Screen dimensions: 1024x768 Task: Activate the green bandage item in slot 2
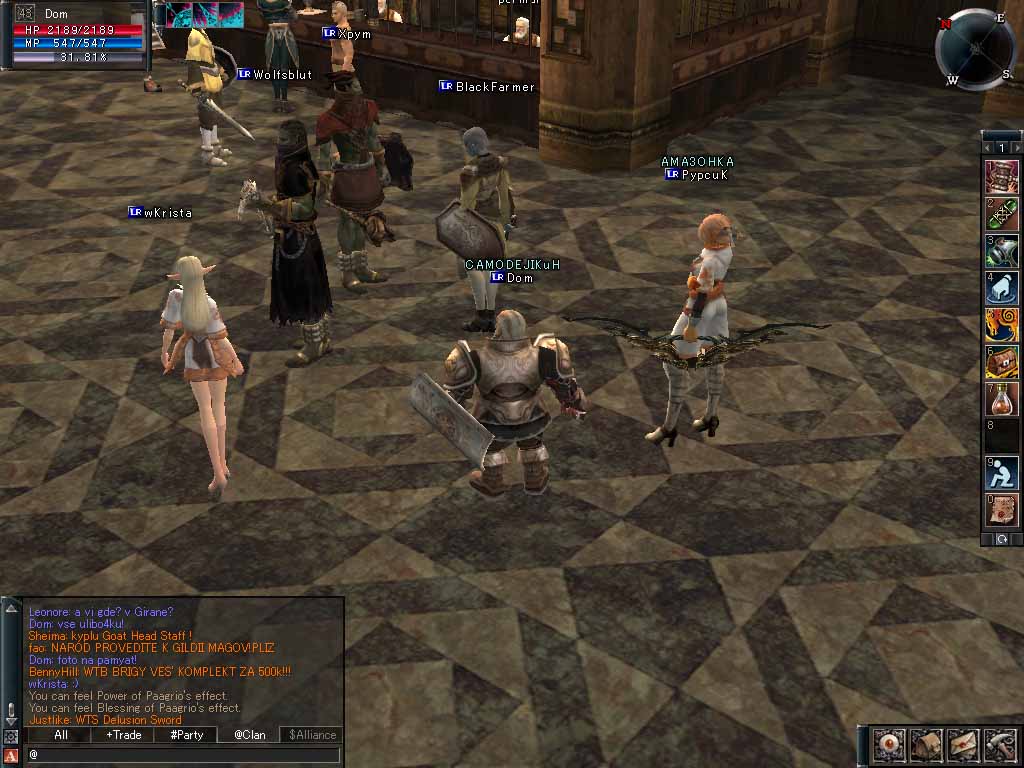[1002, 213]
